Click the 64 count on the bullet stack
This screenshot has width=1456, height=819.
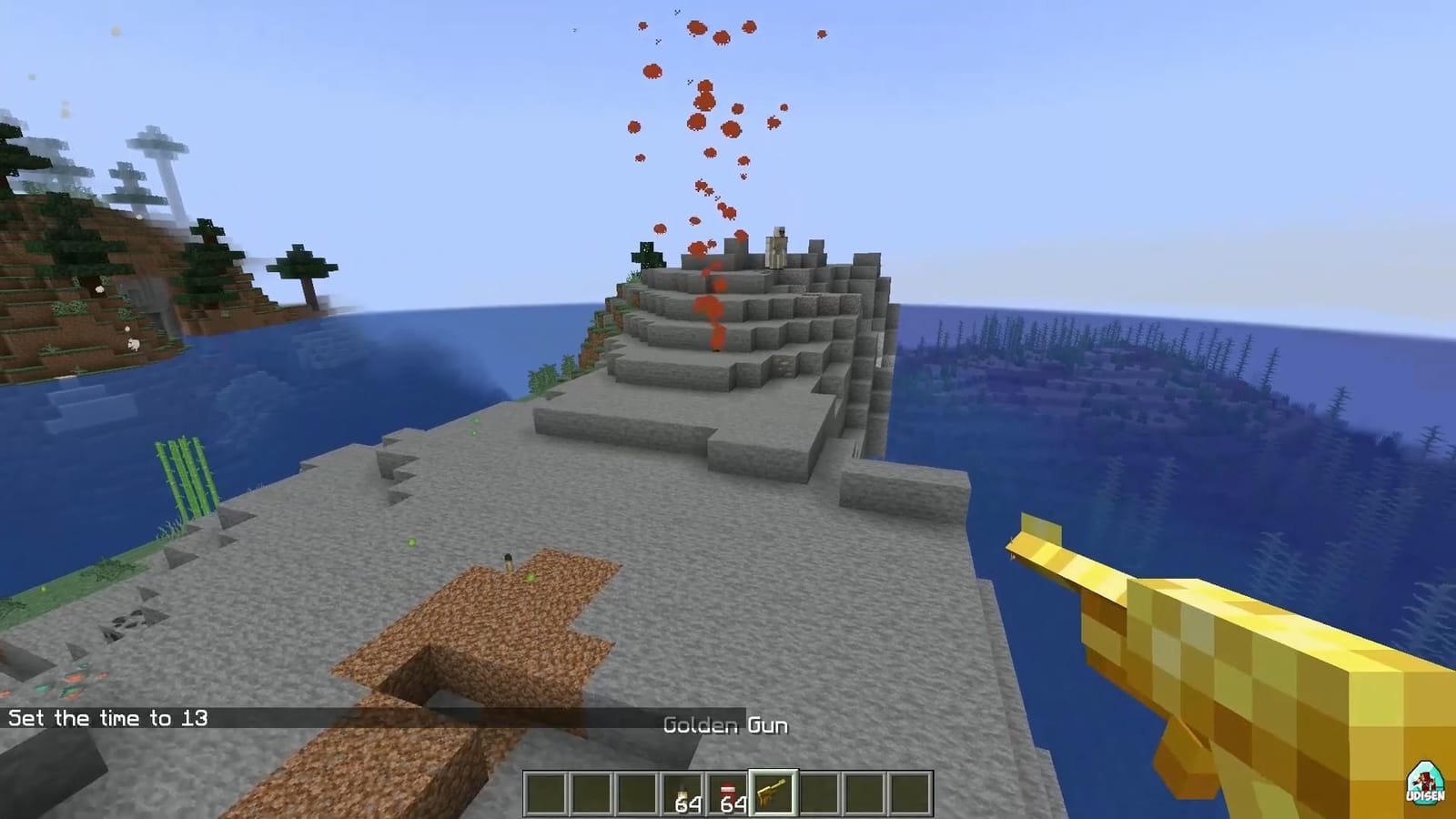[x=690, y=804]
